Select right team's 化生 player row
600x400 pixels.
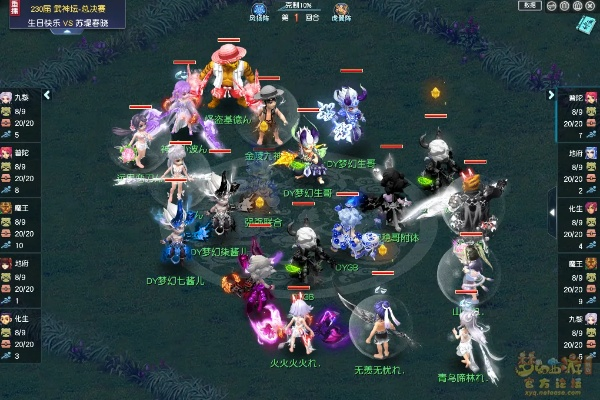(x=579, y=226)
